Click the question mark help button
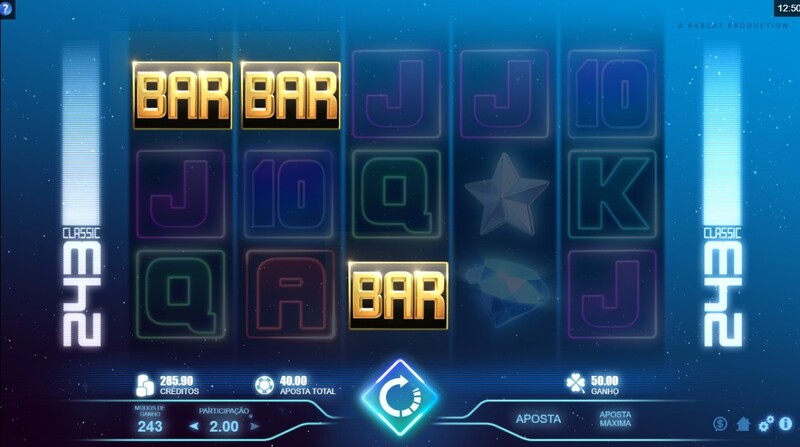The height and width of the screenshot is (447, 800). [7, 7]
